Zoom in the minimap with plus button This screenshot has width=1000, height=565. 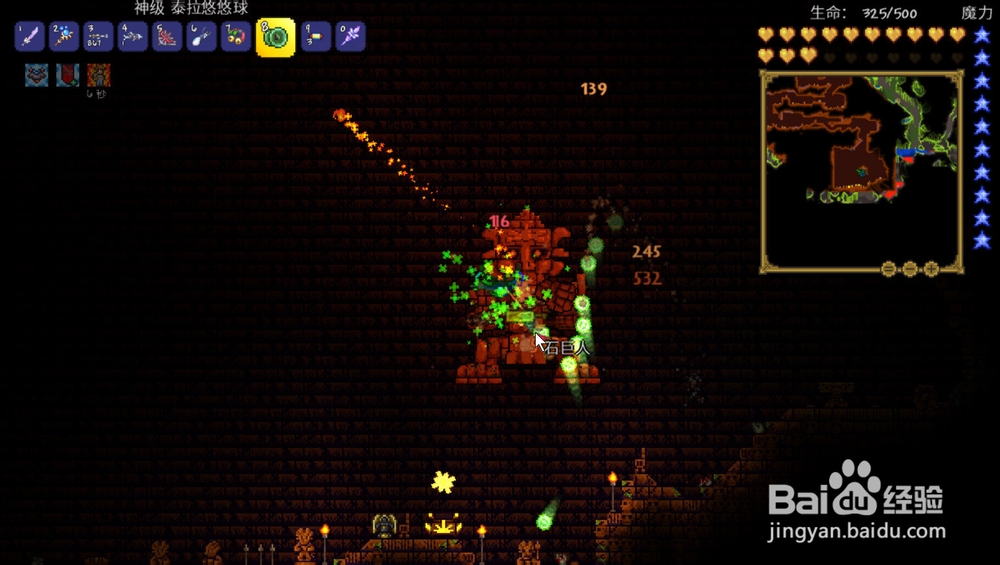[x=931, y=269]
